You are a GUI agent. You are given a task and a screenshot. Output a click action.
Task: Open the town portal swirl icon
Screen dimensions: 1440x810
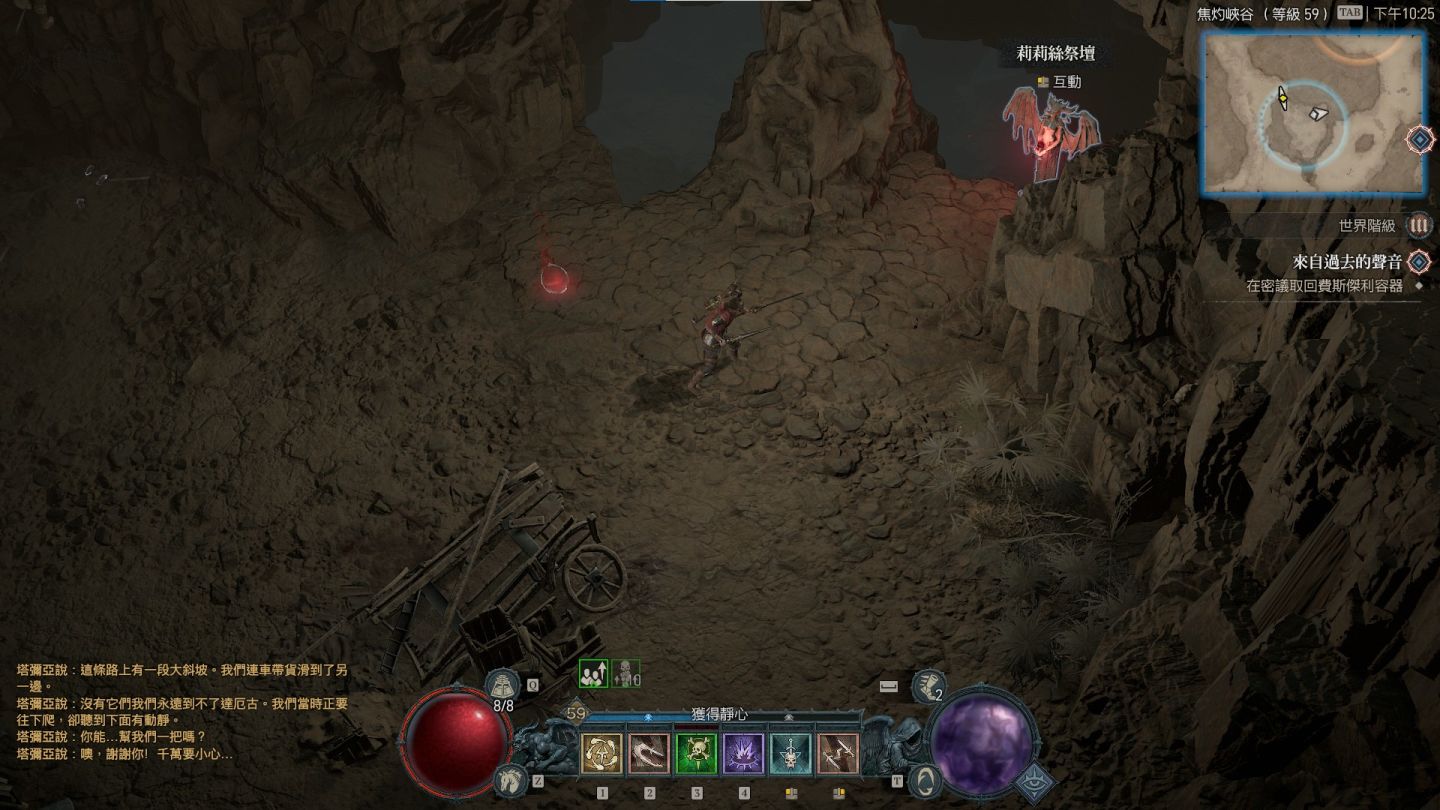[927, 779]
